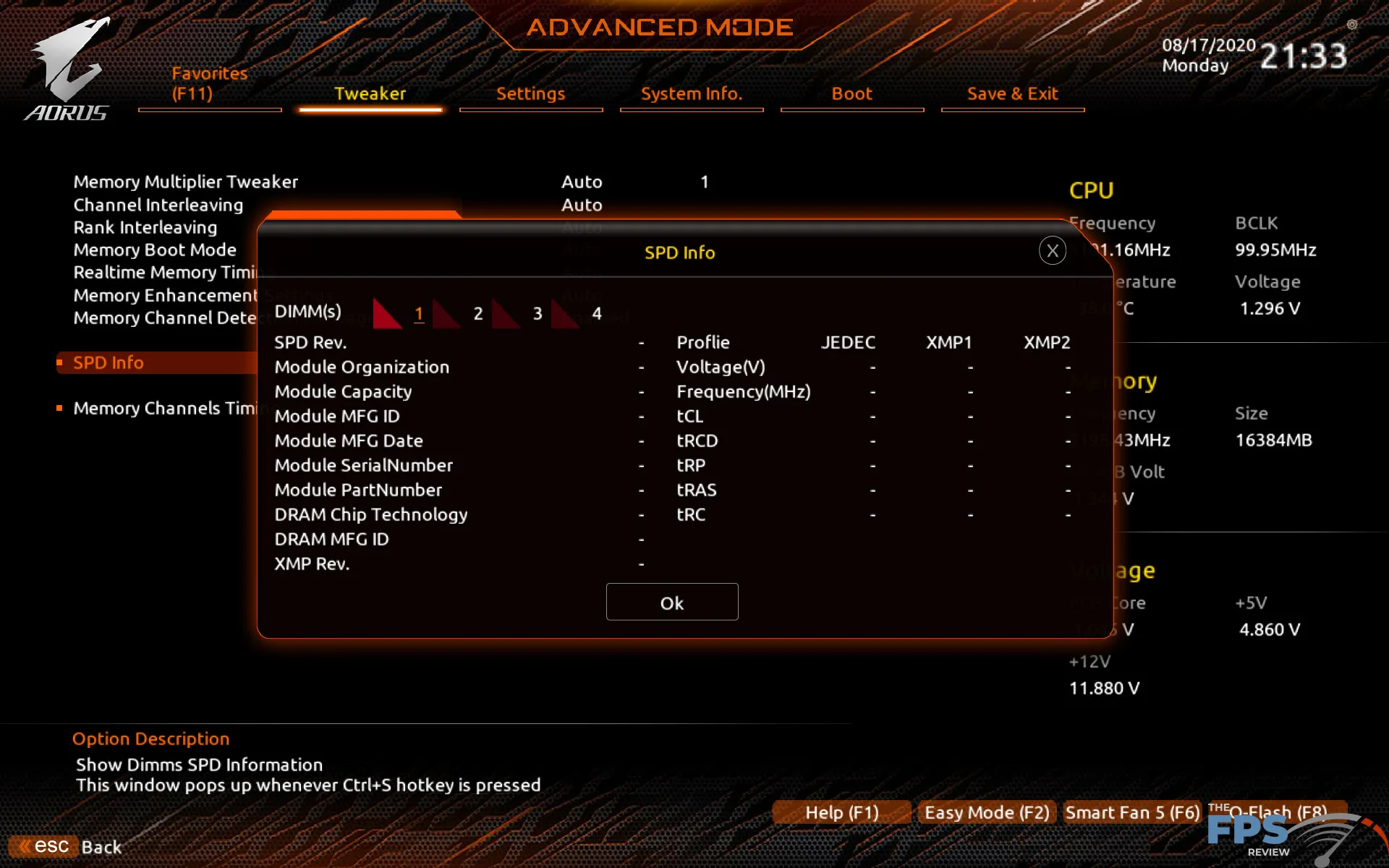Select the DIMM 1 slot indicator triangle
The width and height of the screenshot is (1389, 868).
(x=387, y=312)
